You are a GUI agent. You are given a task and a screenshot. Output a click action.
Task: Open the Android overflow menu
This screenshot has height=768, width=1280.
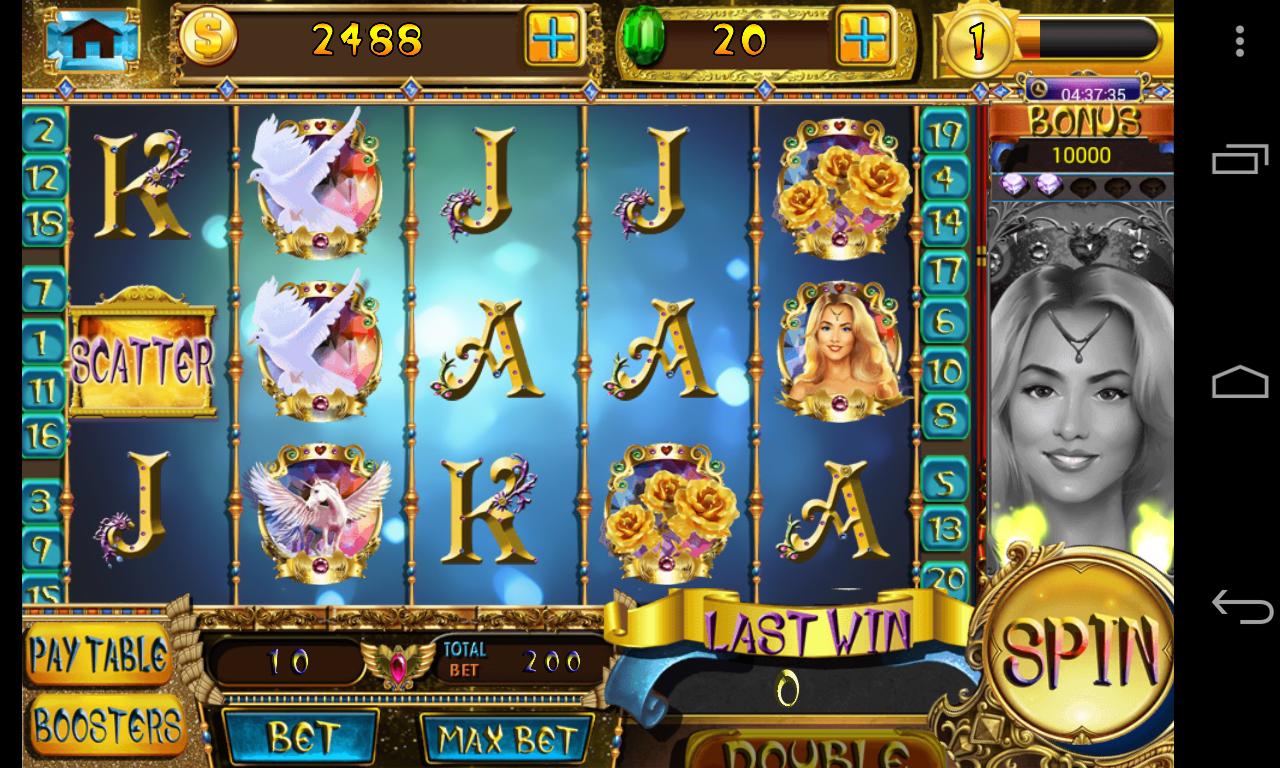1240,41
